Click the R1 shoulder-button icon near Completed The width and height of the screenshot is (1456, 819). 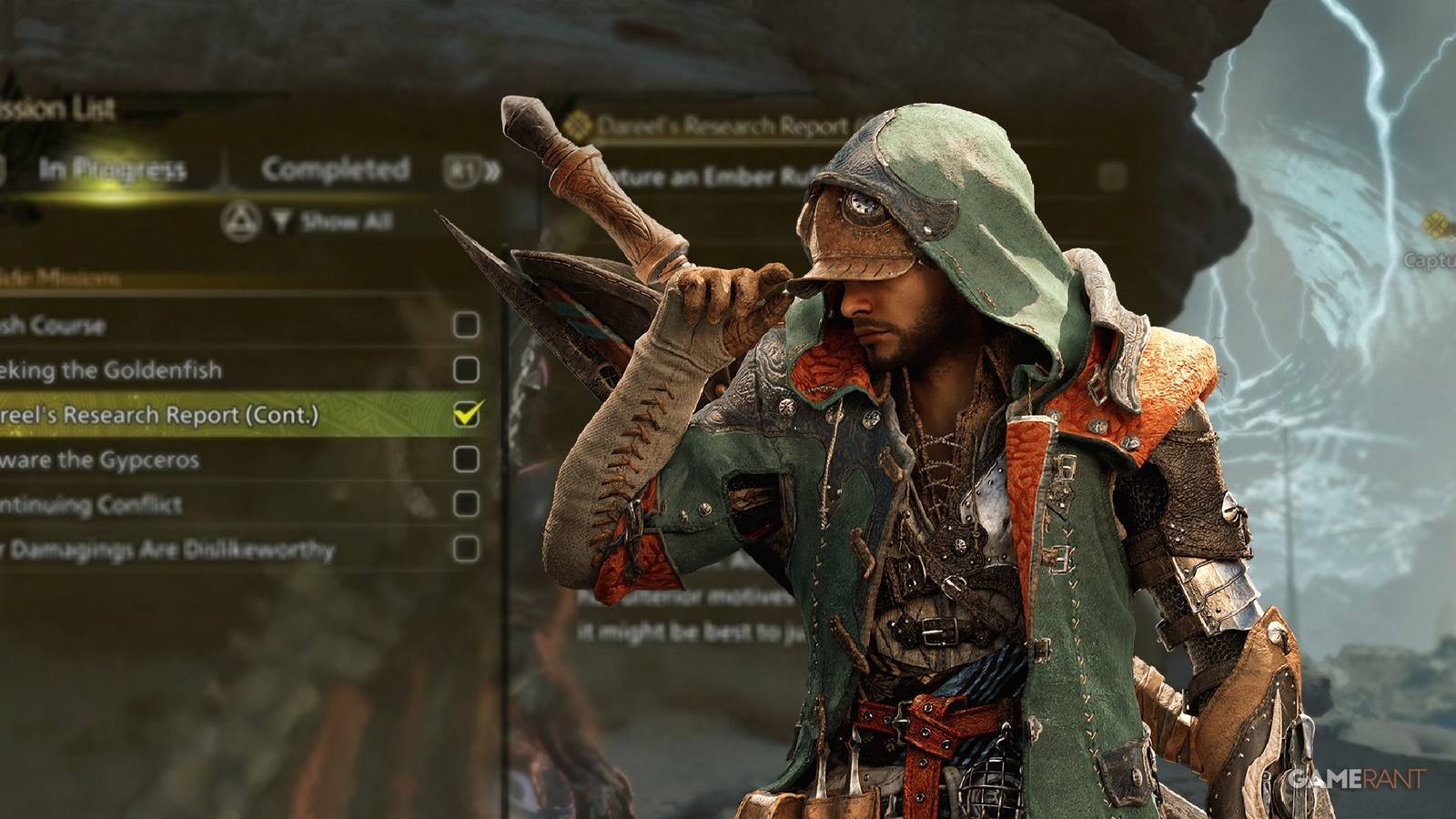[x=461, y=169]
